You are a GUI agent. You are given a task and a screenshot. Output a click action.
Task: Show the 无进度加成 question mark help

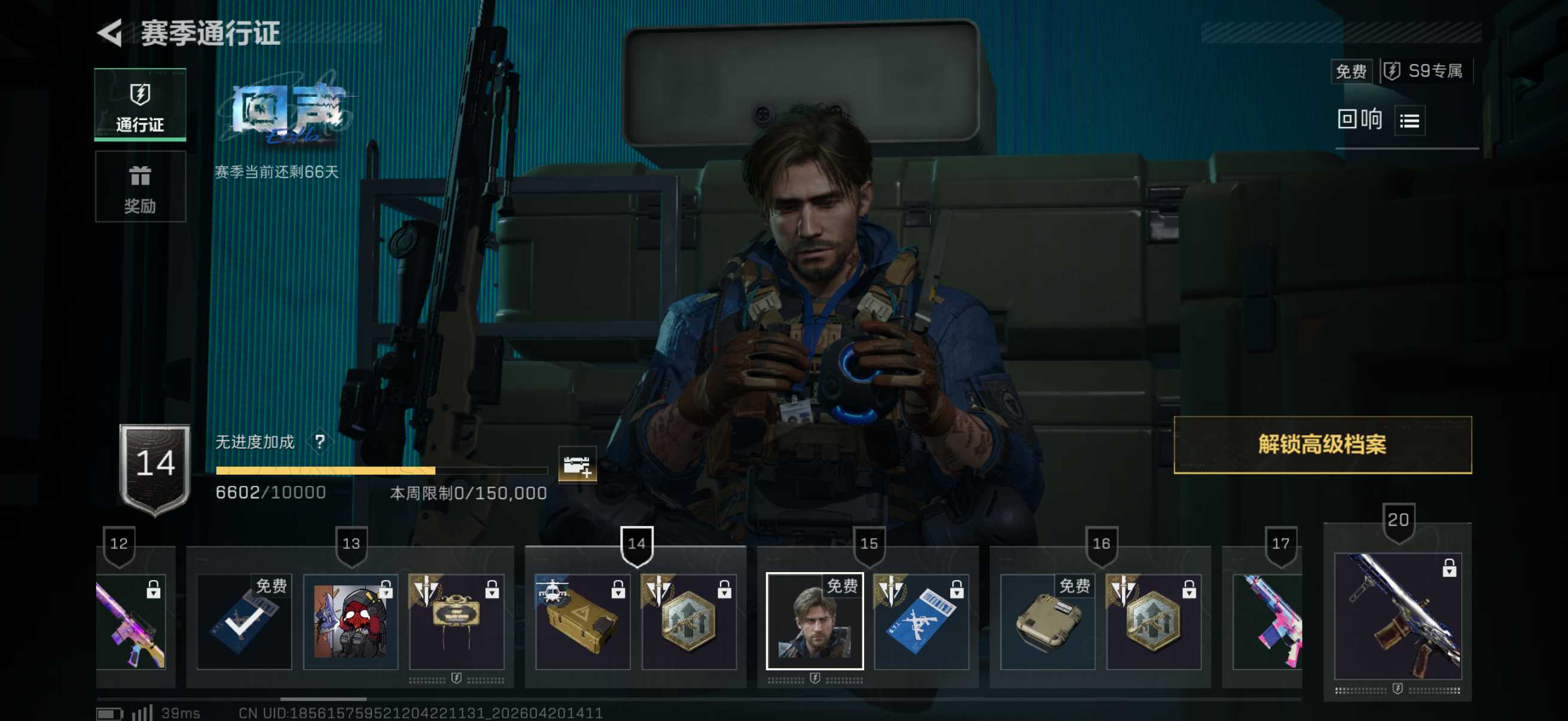319,442
